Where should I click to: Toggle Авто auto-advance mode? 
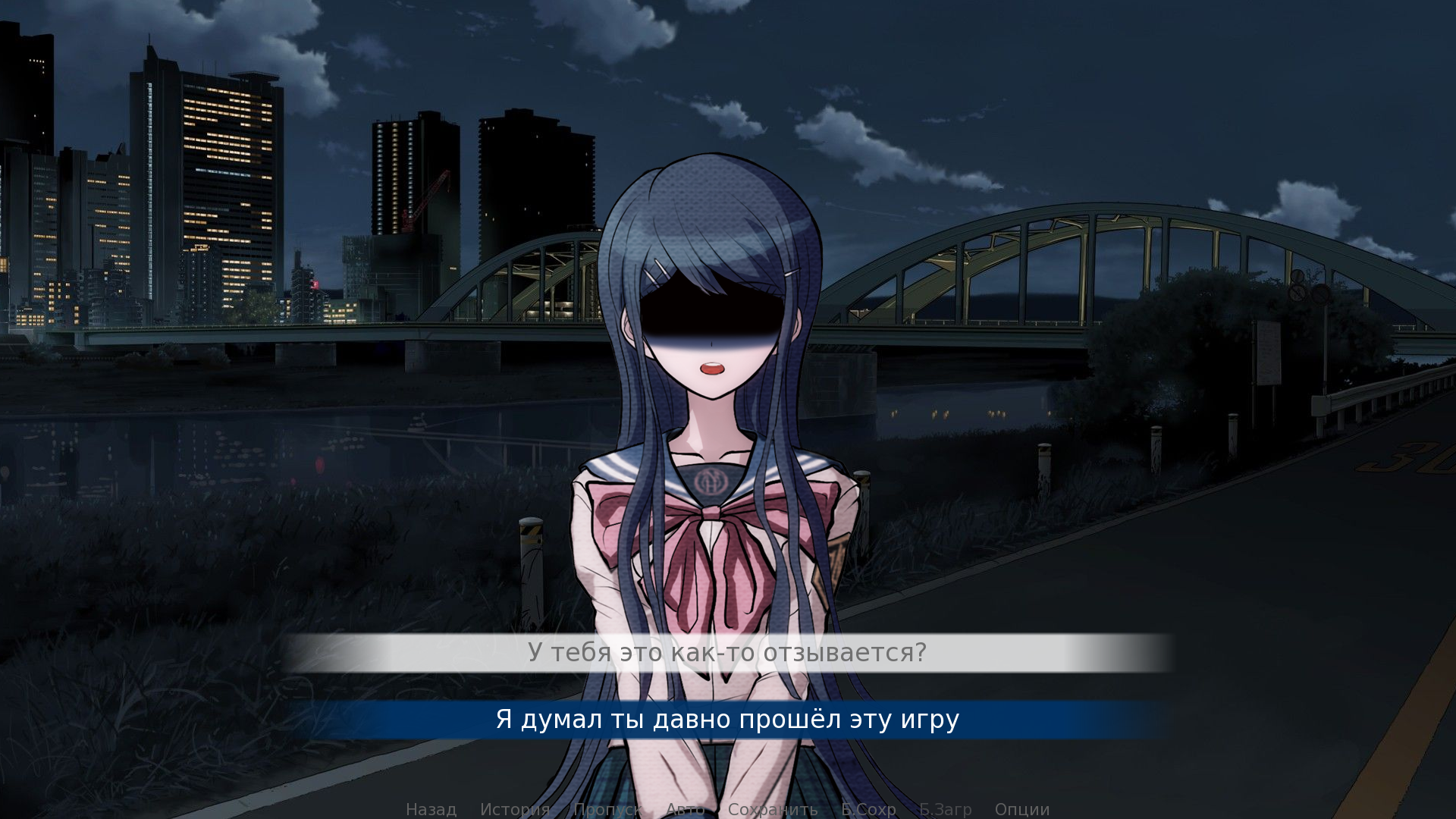click(685, 809)
